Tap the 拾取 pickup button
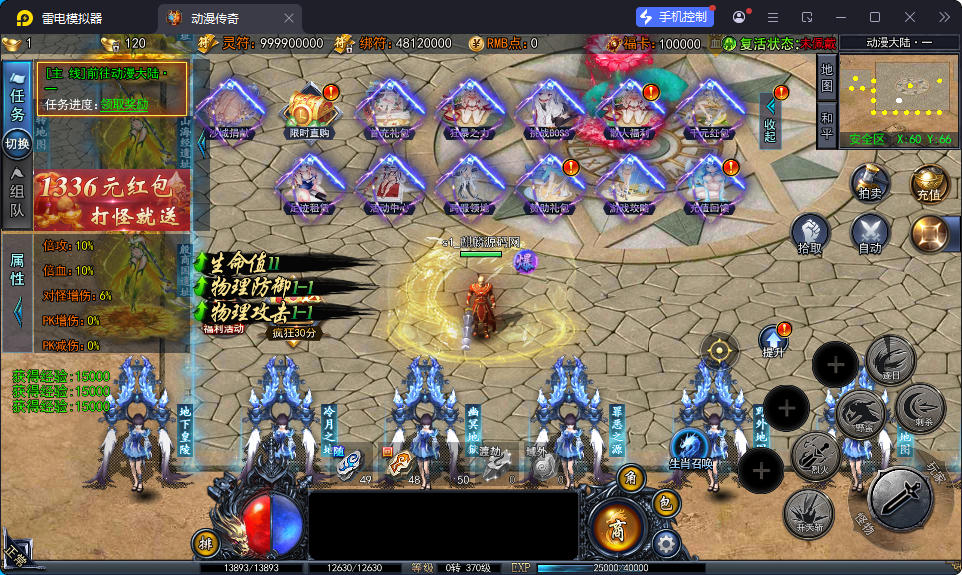 pos(812,234)
